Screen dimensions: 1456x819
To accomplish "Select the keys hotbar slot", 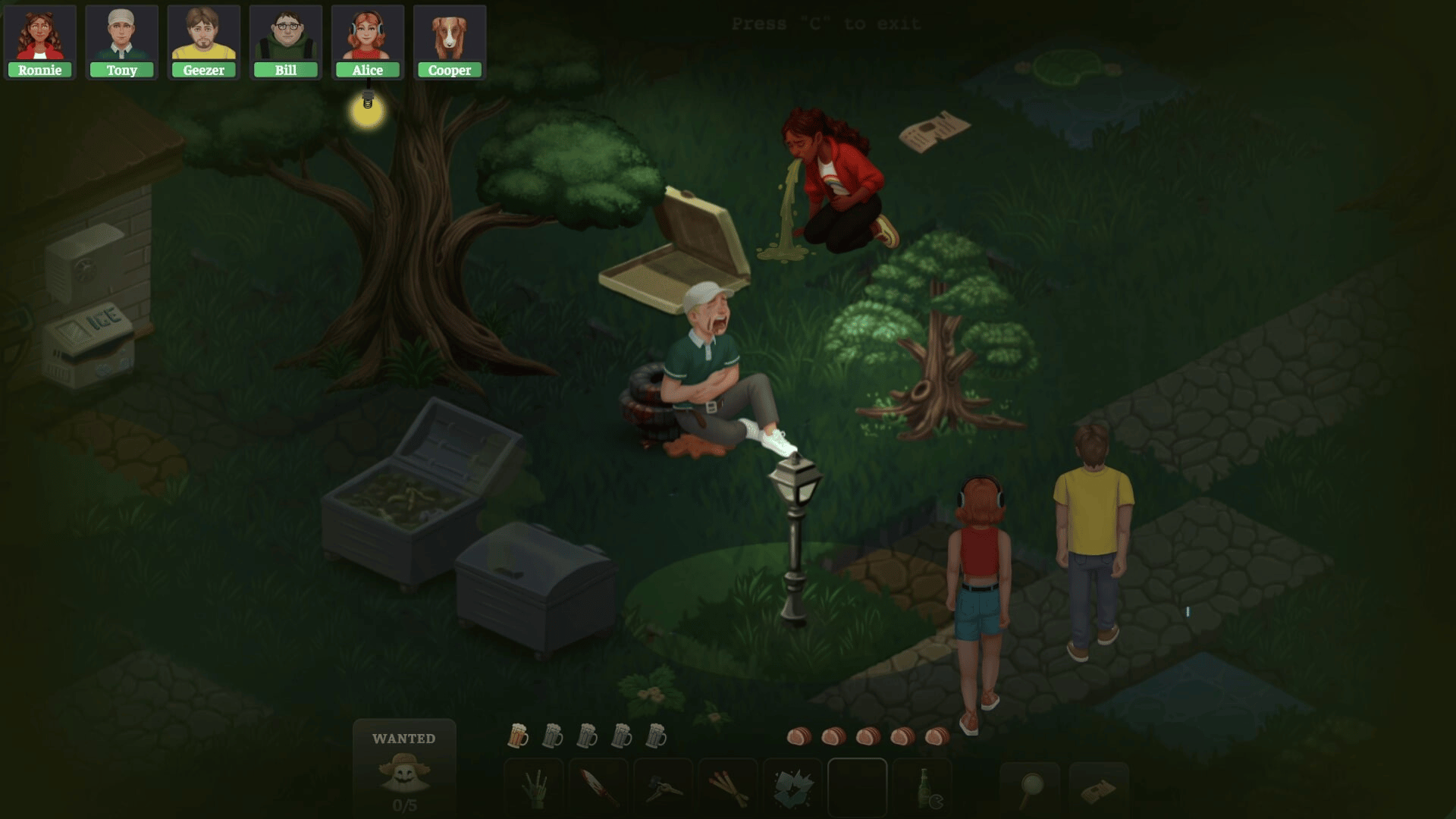I will point(663,789).
